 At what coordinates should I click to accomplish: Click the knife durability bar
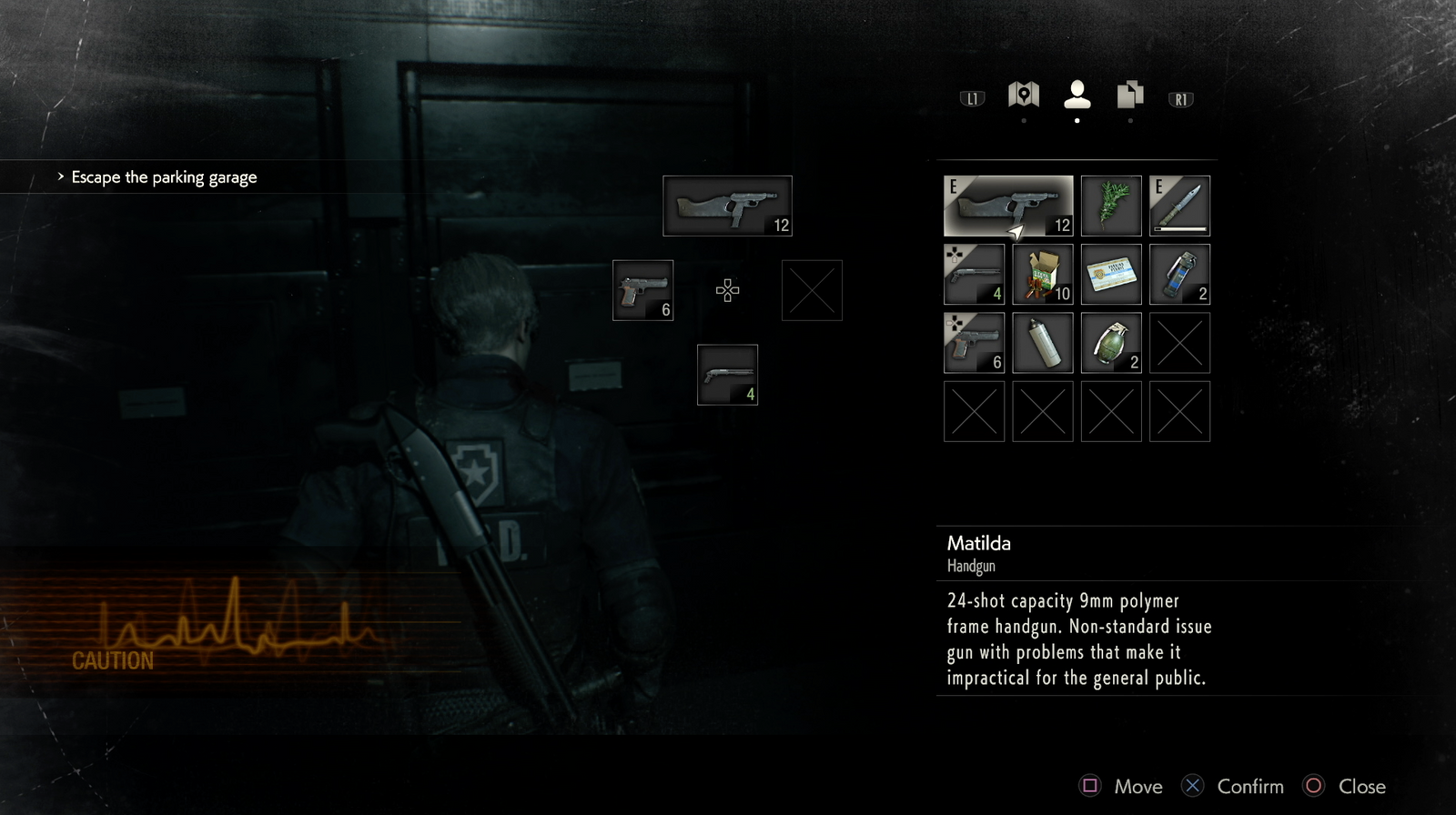(1179, 228)
